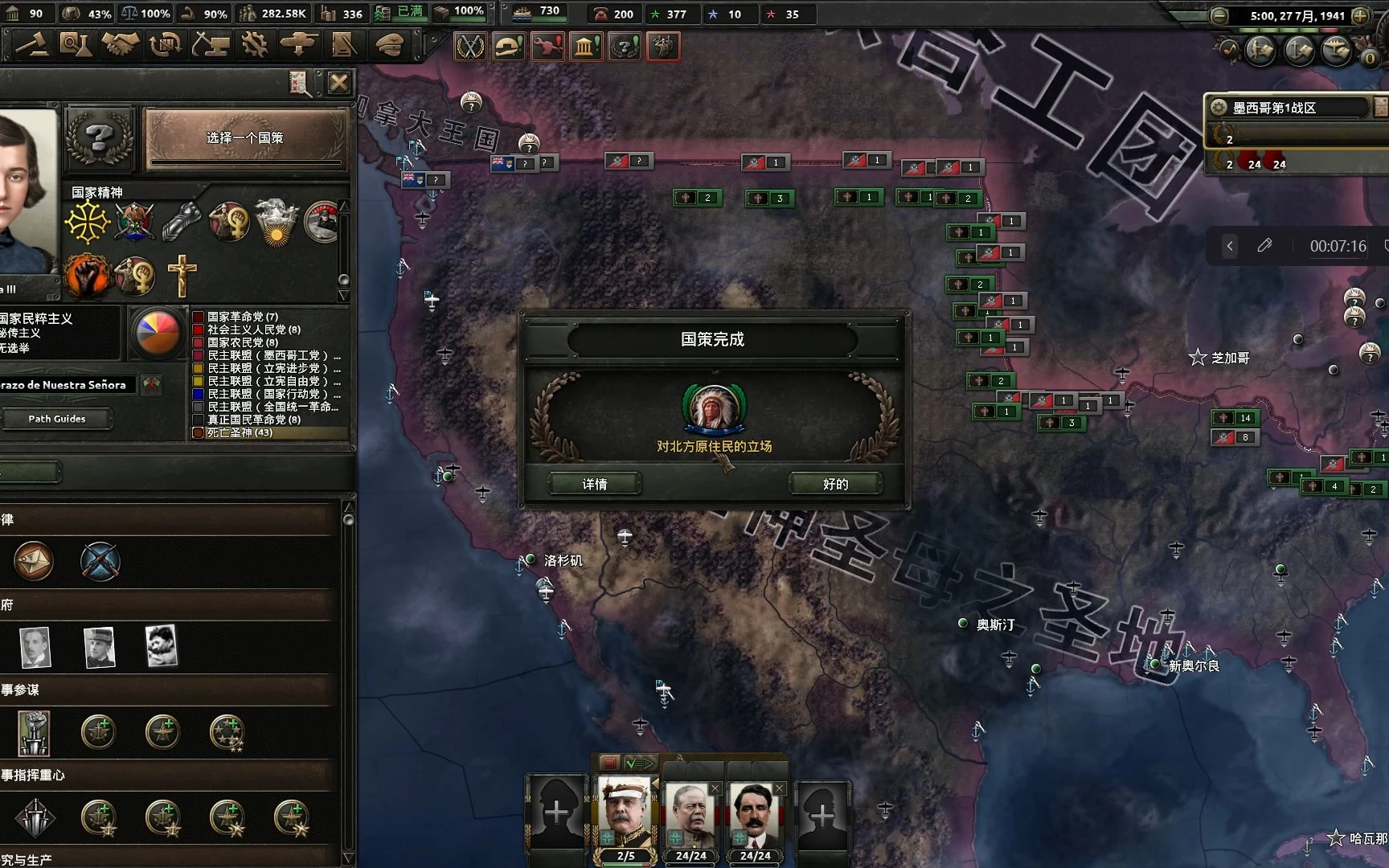Open the trade menu with container arrows
The image size is (1389, 868).
(165, 45)
